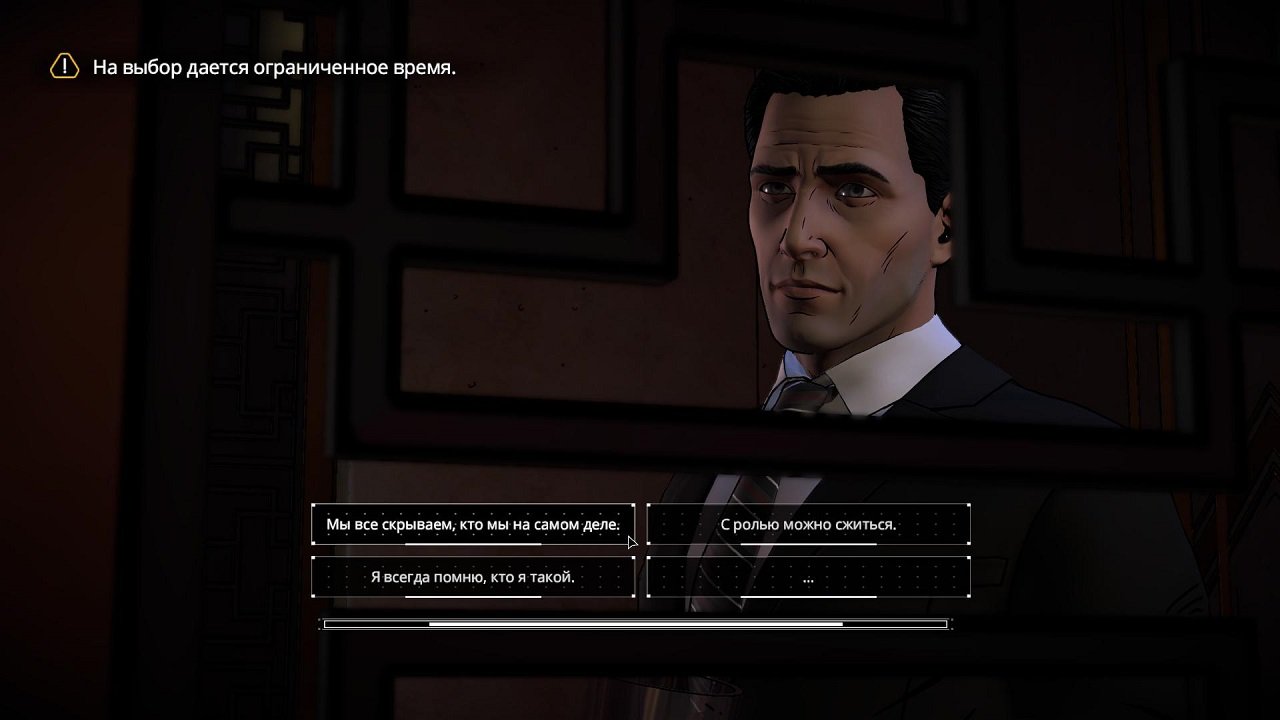Answer with "Я всегда помню, кто я такой."
1280x720 pixels.
[x=472, y=577]
